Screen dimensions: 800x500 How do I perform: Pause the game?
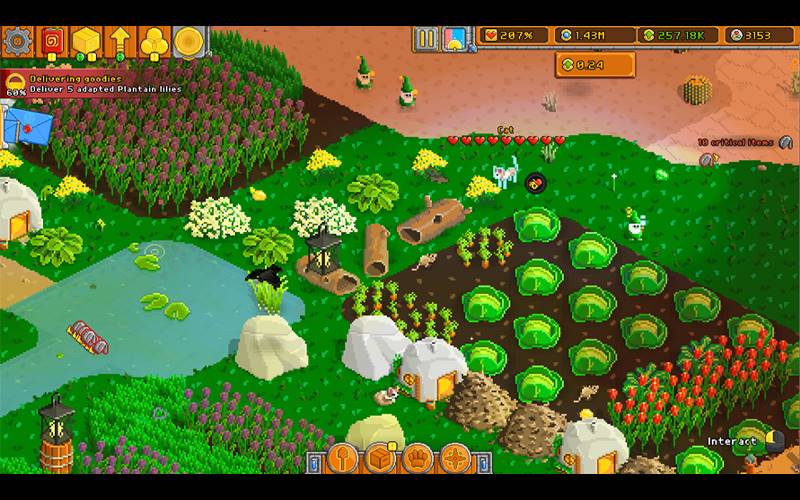pyautogui.click(x=427, y=39)
